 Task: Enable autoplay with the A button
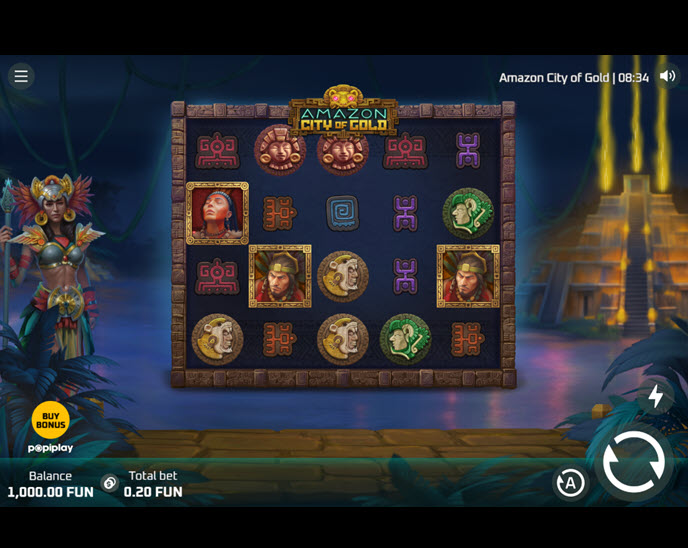pyautogui.click(x=570, y=484)
